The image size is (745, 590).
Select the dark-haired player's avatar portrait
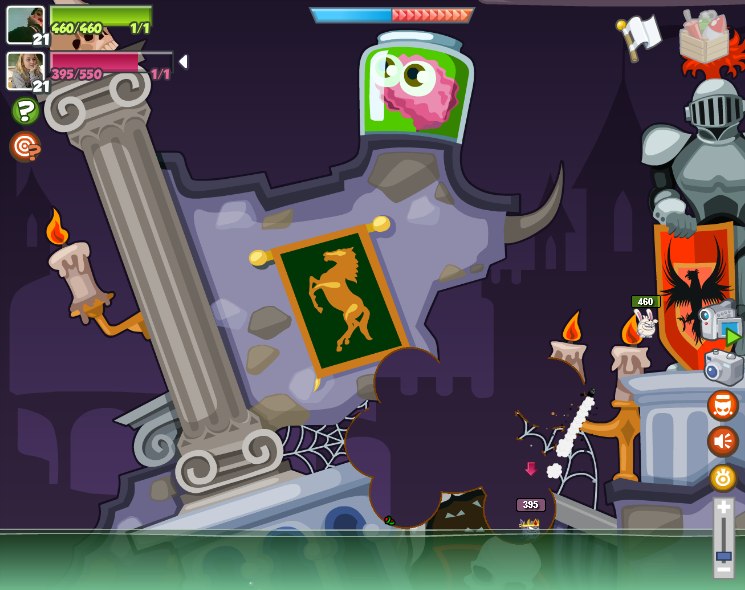(24, 24)
